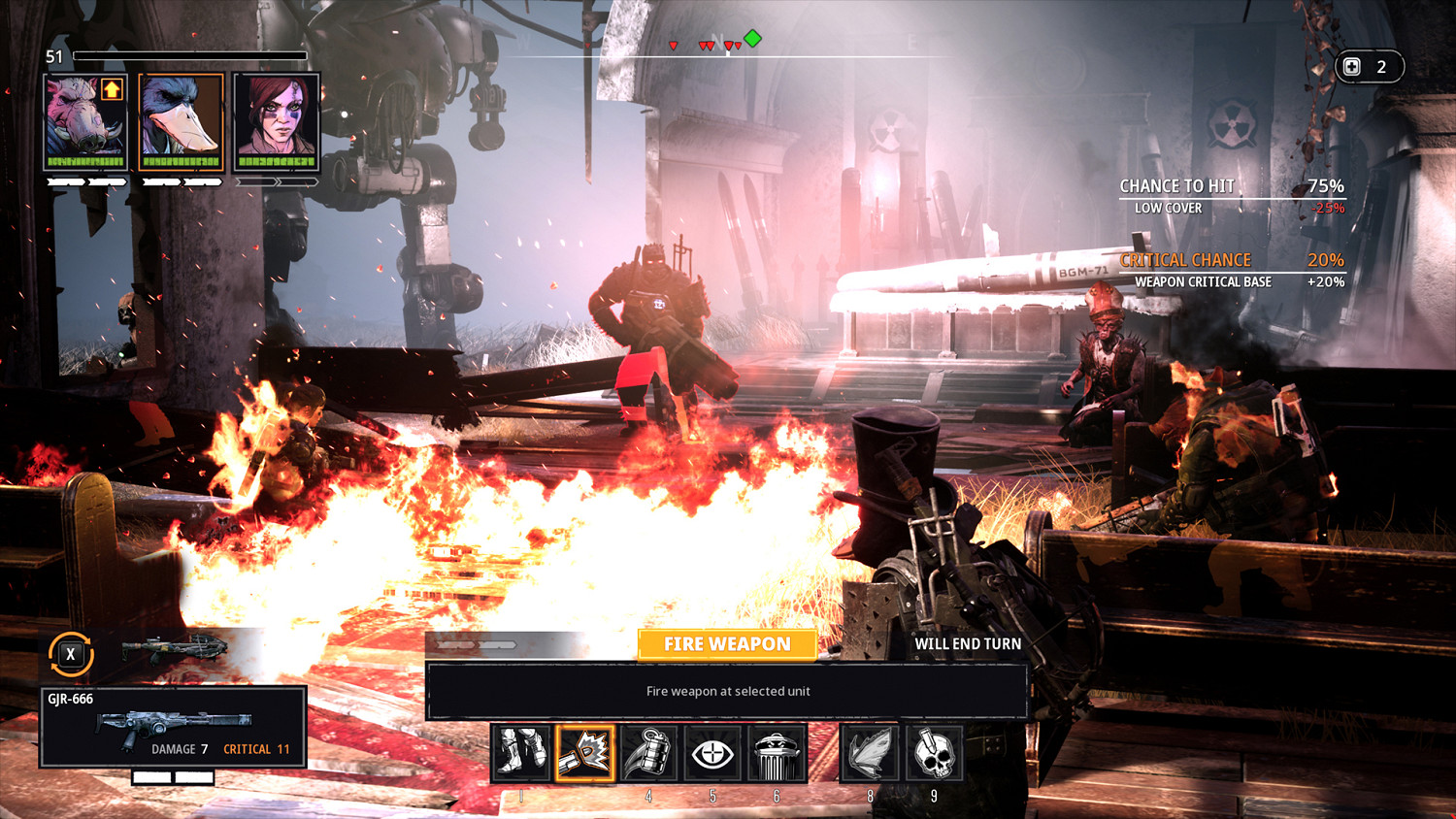
Task: Click the GJR-666 weapon panel
Action: 173,727
